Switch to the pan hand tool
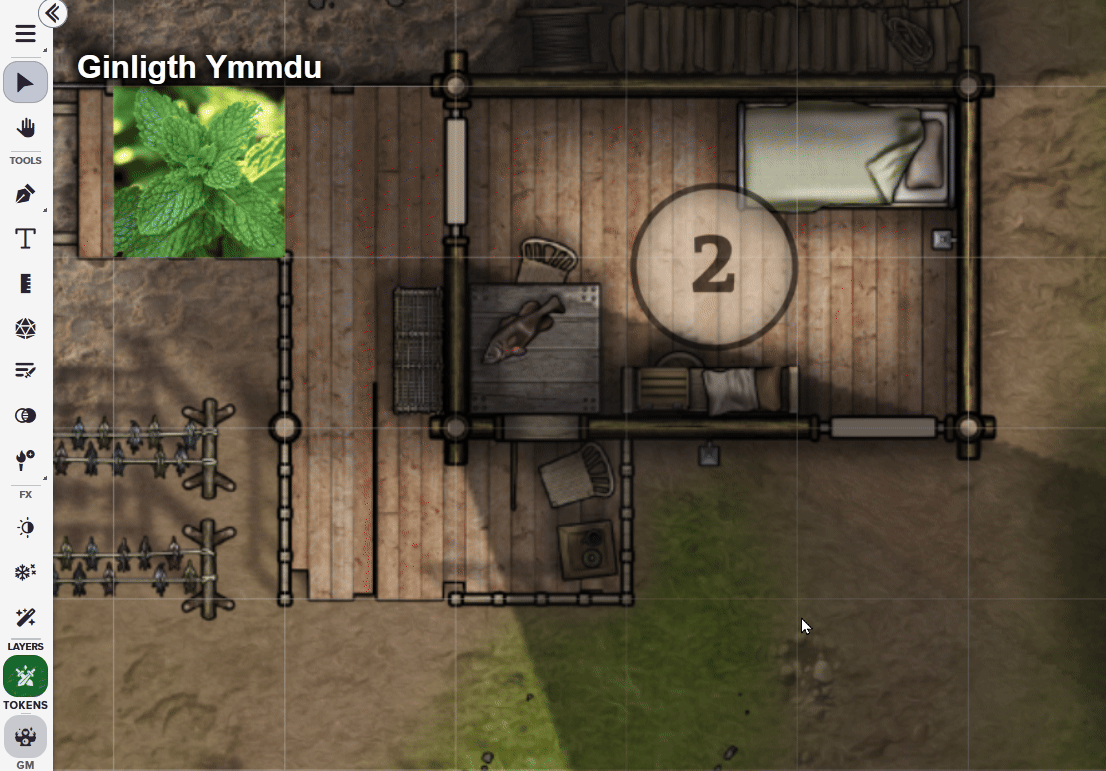 pyautogui.click(x=26, y=128)
